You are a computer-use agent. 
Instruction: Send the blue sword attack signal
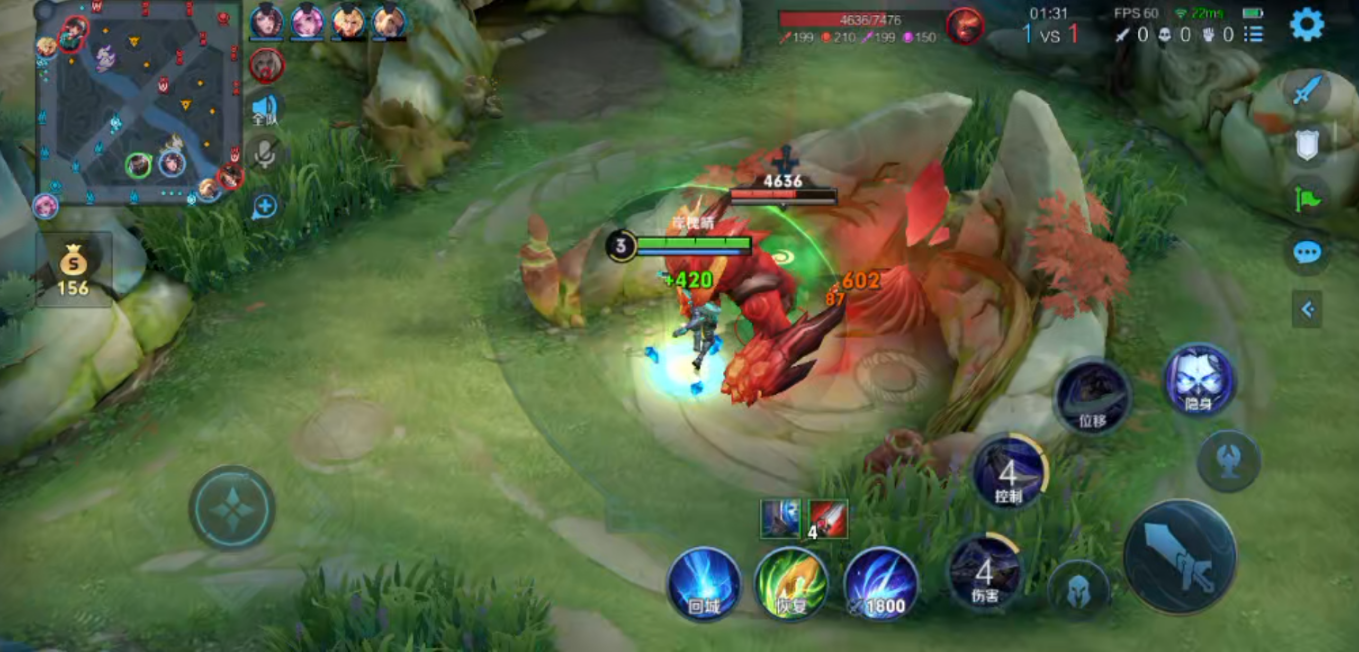tap(1306, 92)
